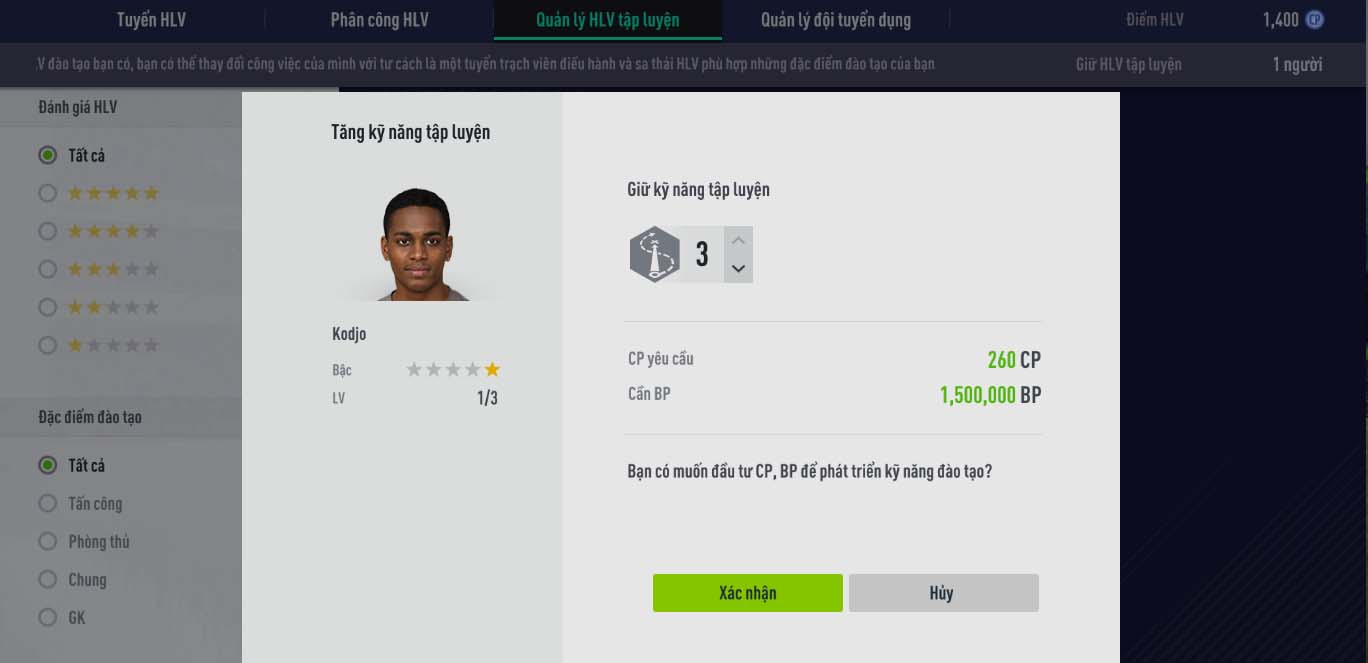This screenshot has height=663, width=1368.
Task: Increase the training skill level stepper
Action: [x=738, y=241]
